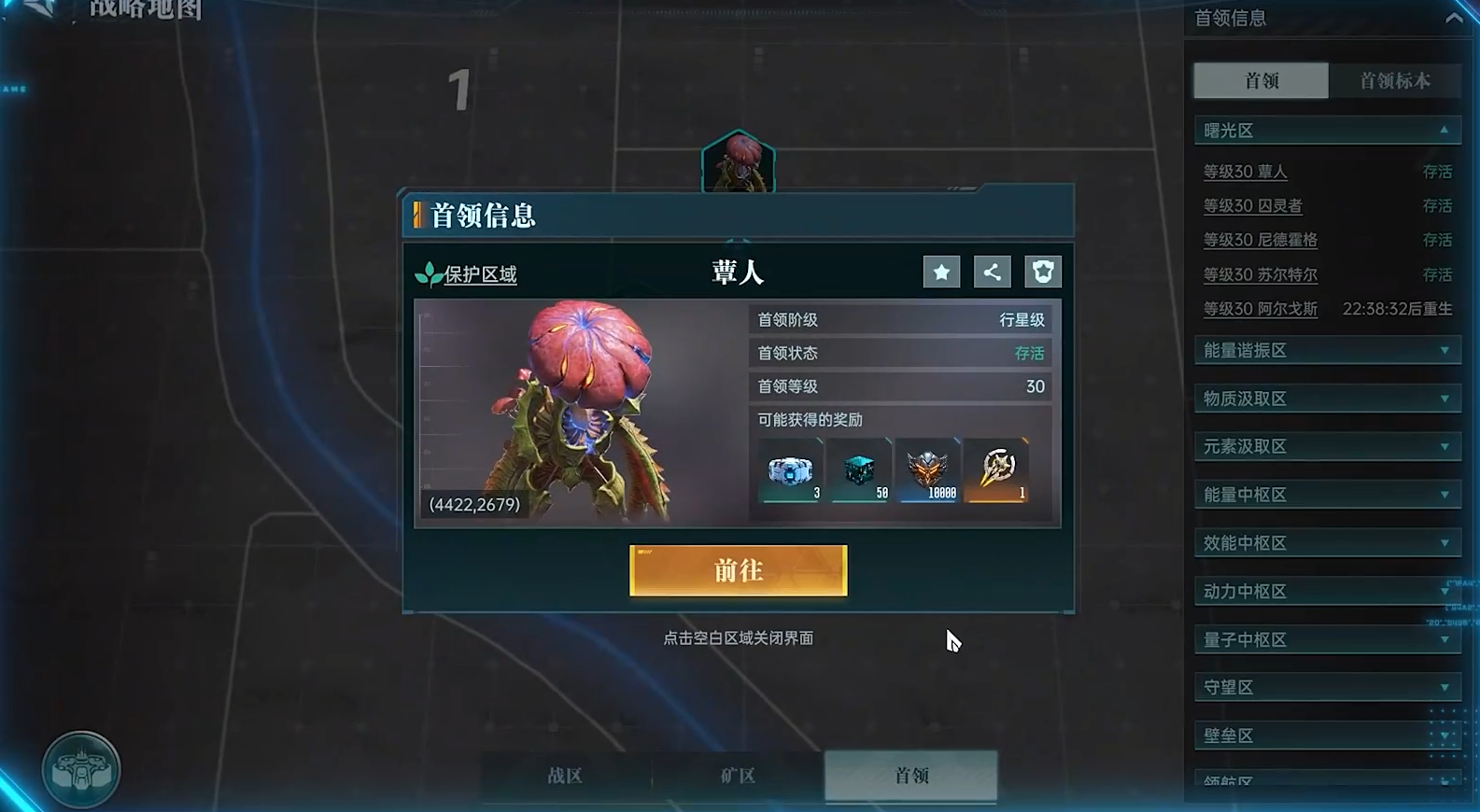Screen dimensions: 1480x812
Task: Click the medal reward icon showing 10000
Action: (x=927, y=468)
